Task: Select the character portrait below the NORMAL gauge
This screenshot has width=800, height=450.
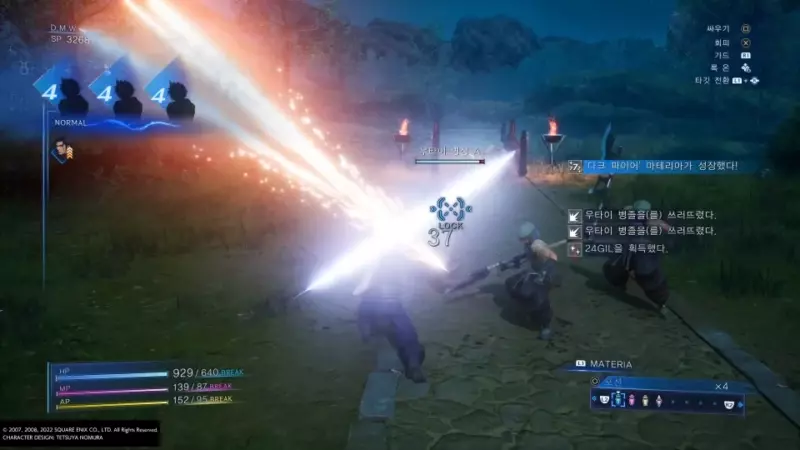Action: tap(62, 150)
